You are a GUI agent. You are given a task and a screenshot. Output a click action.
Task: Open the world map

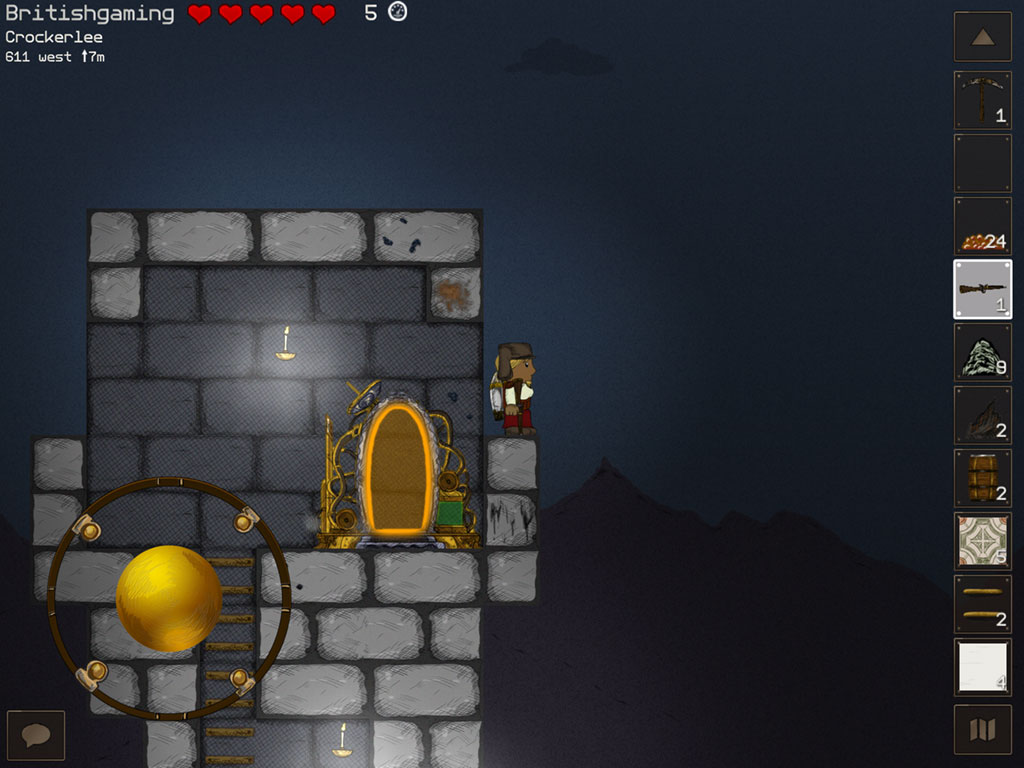point(982,730)
